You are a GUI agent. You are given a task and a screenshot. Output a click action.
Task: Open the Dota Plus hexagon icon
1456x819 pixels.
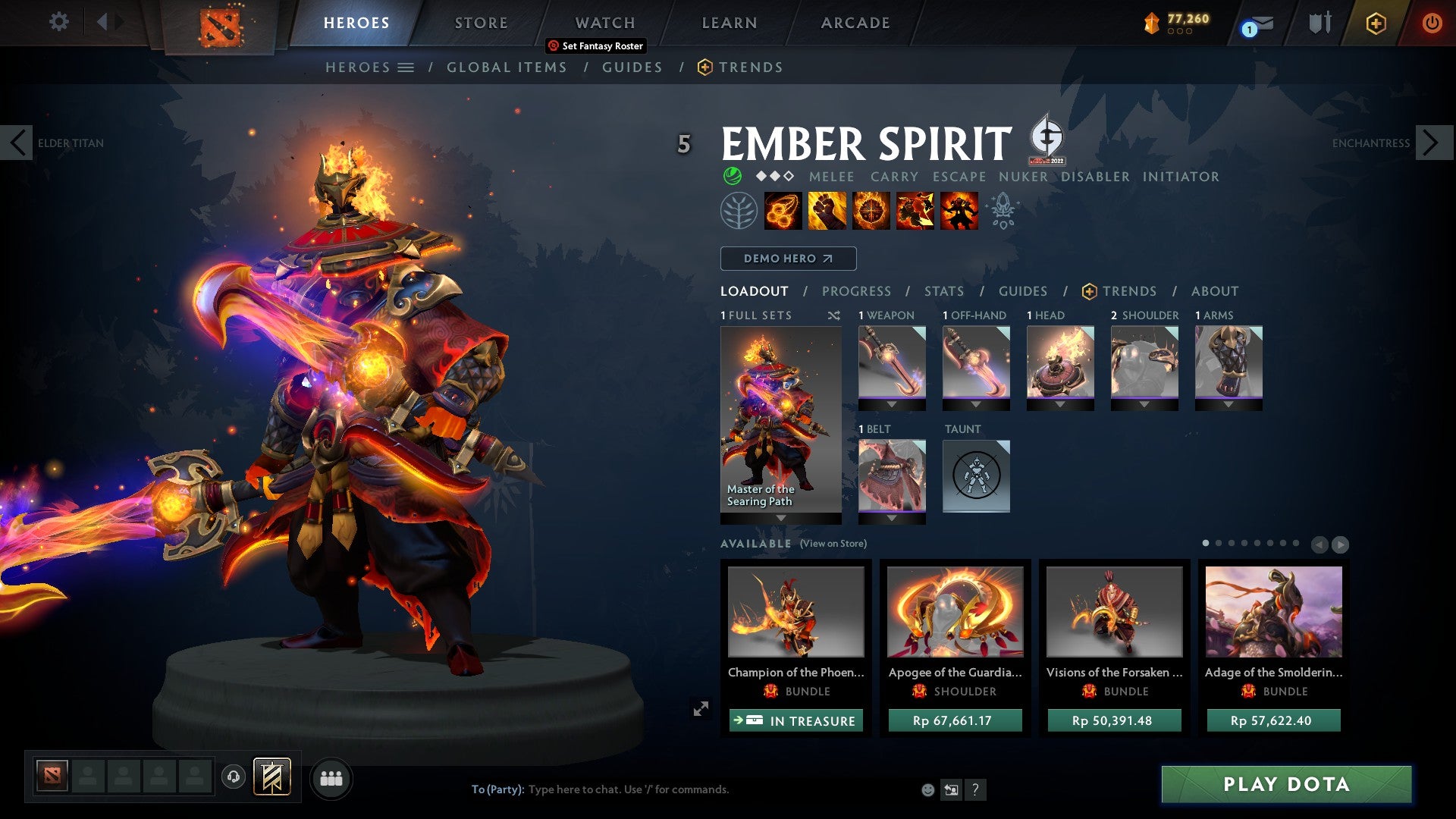pos(1376,23)
